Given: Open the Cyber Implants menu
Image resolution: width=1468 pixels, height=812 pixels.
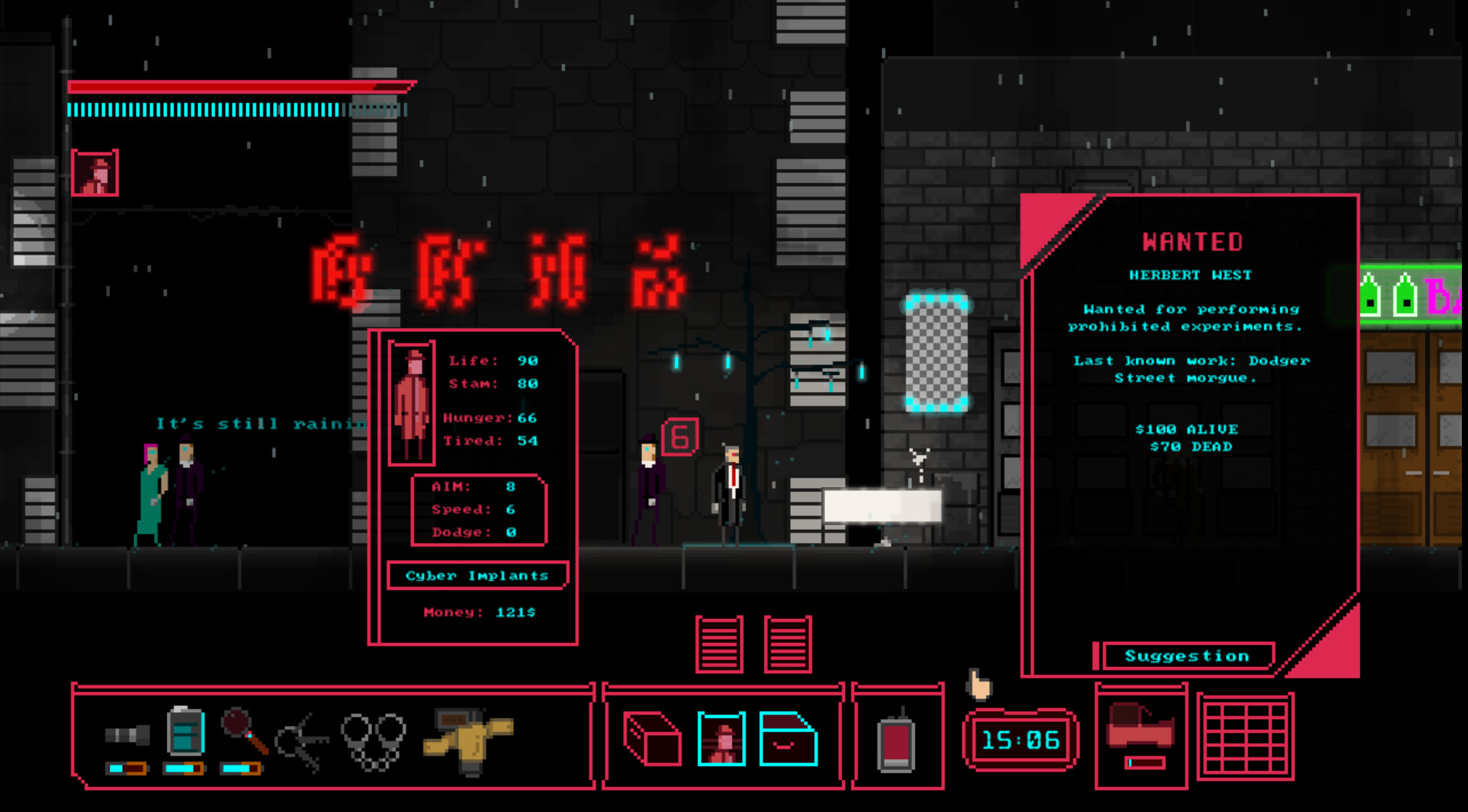Looking at the screenshot, I should [478, 576].
